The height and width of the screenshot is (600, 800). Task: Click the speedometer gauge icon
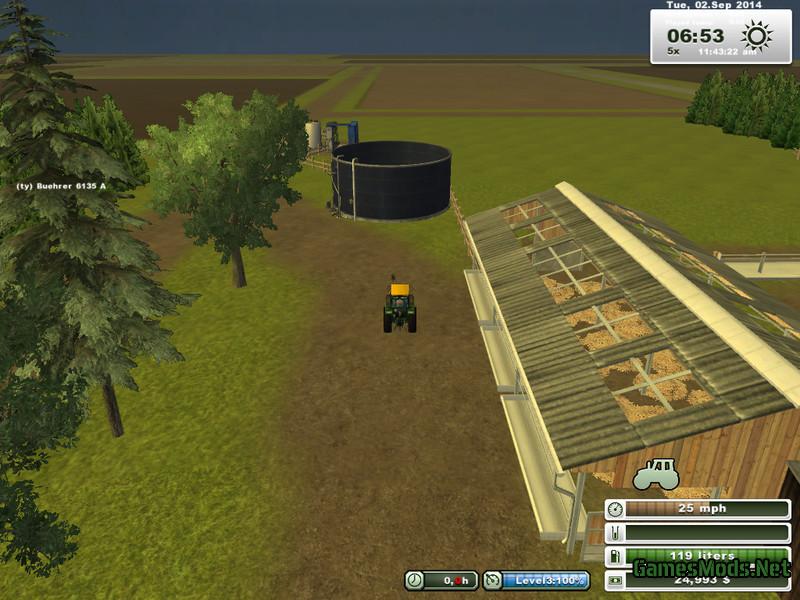[615, 509]
